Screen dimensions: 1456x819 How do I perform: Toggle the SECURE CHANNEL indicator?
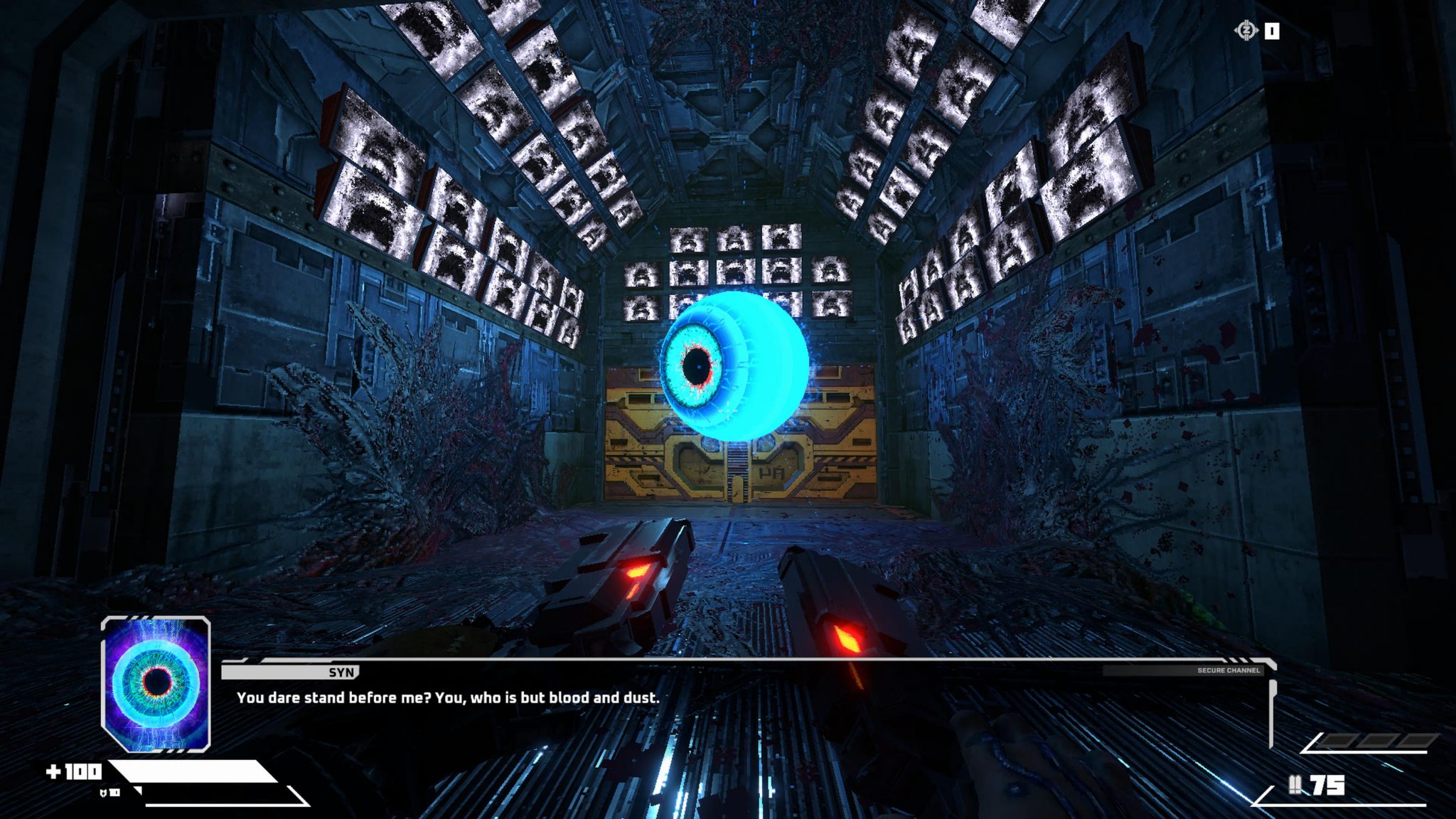tap(1230, 670)
